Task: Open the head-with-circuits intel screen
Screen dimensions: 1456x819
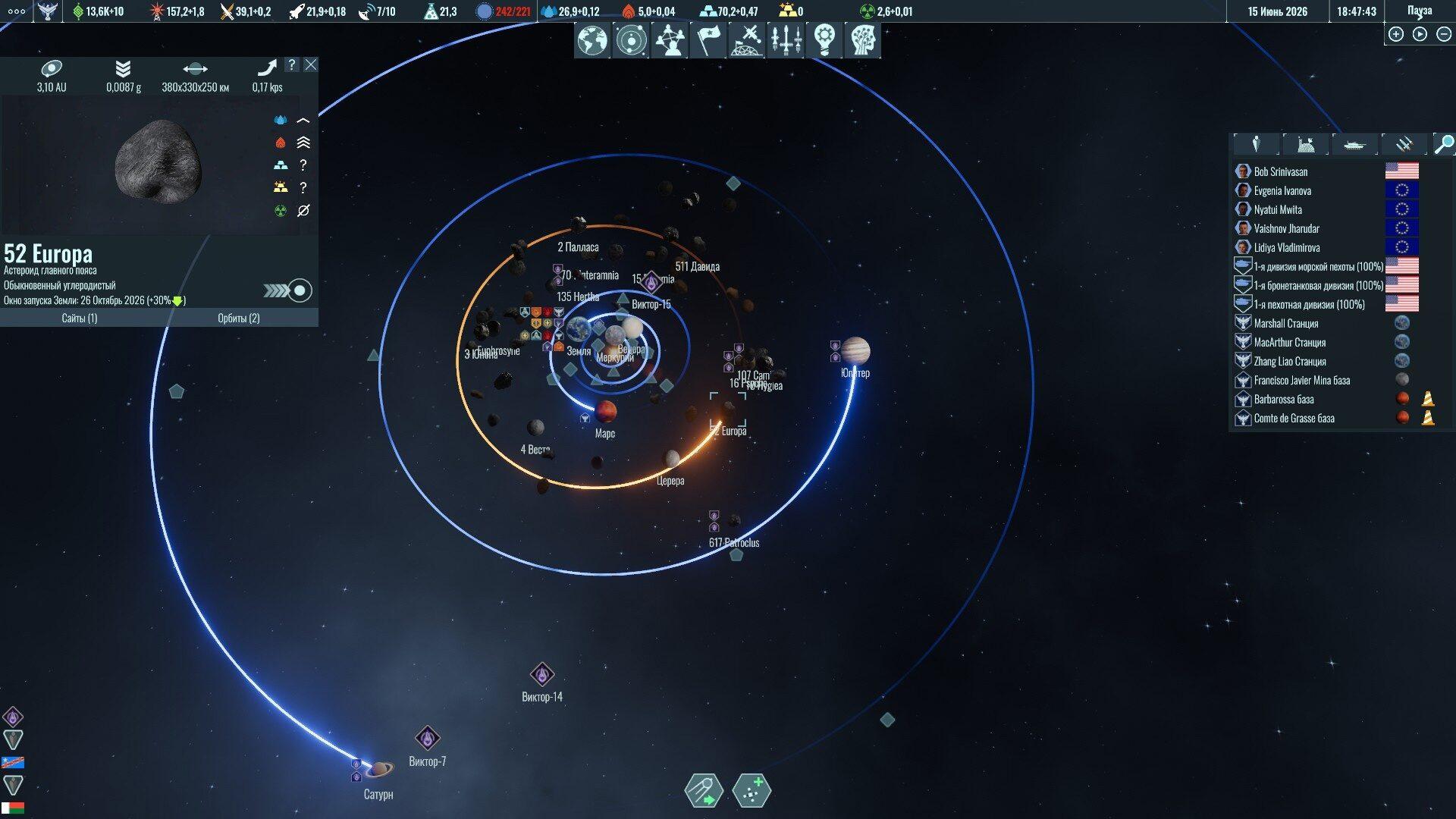Action: coord(863,40)
